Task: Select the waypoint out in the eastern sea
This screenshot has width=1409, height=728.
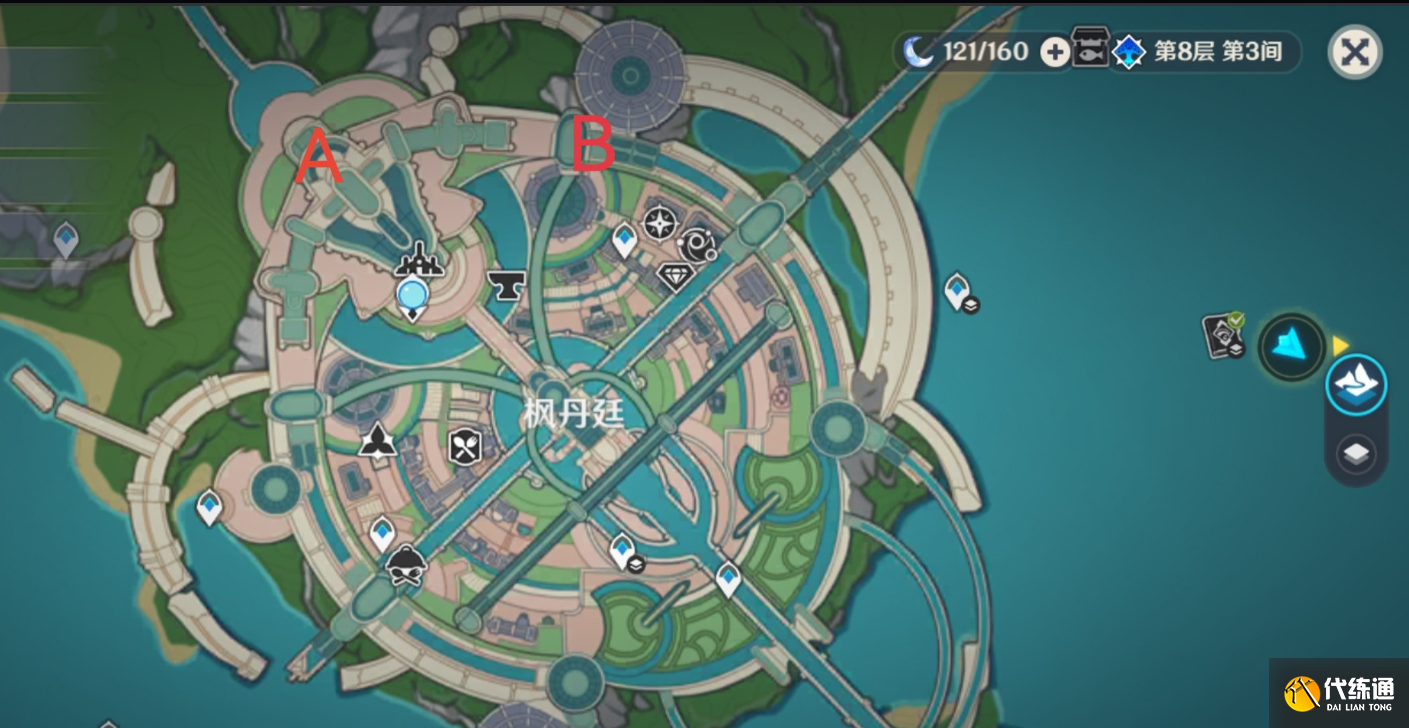Action: [x=957, y=289]
